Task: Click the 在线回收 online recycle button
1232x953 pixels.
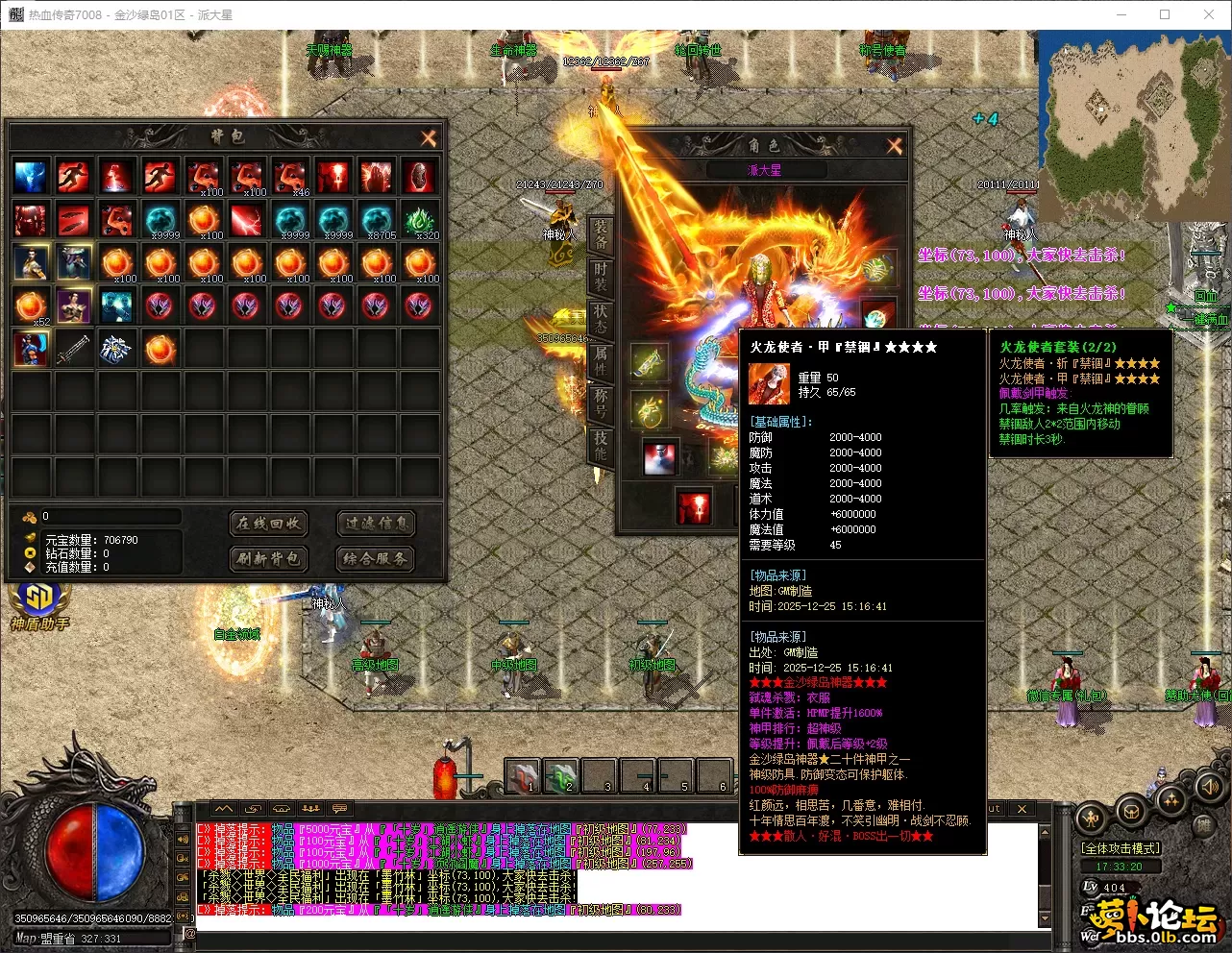Action: click(268, 524)
